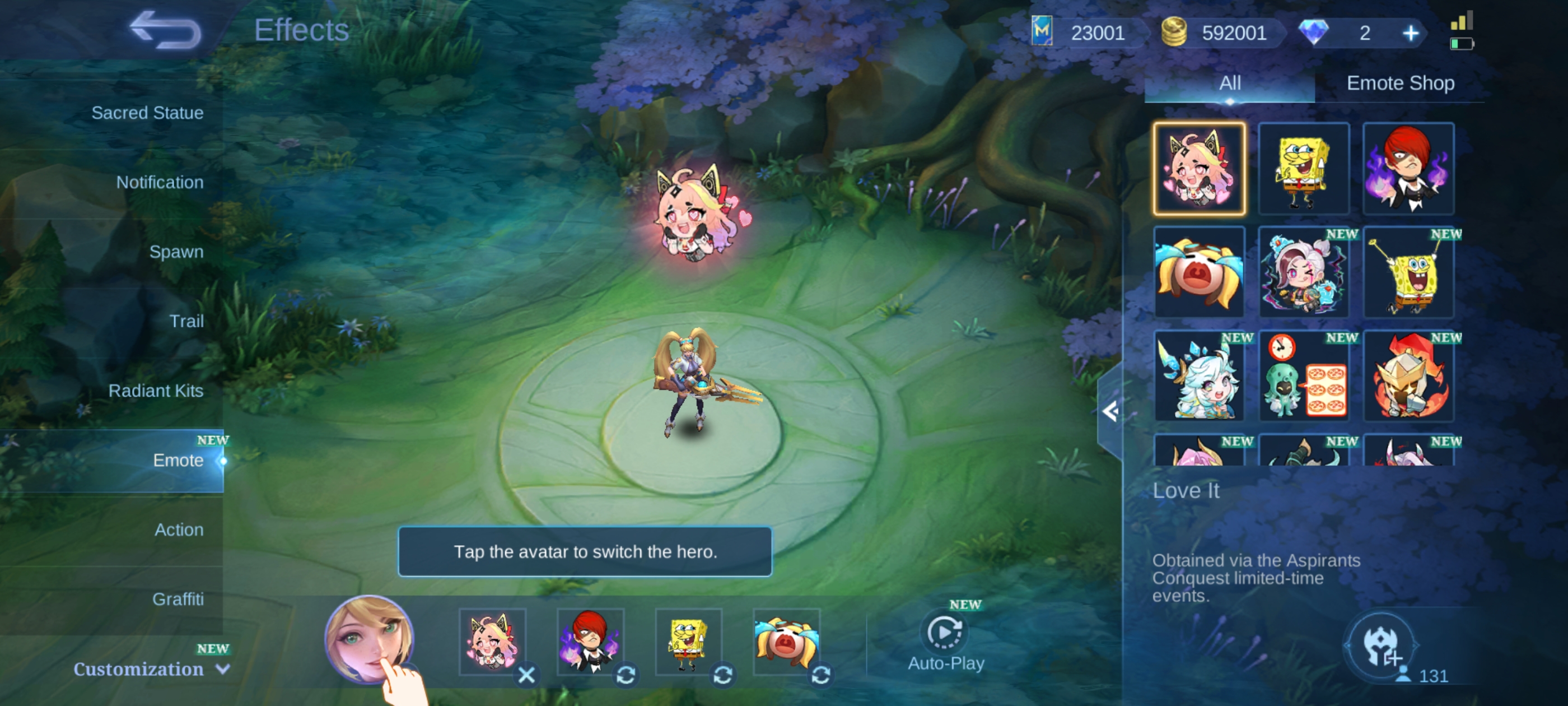
Task: Swap the red-haired emote slot
Action: 626,674
